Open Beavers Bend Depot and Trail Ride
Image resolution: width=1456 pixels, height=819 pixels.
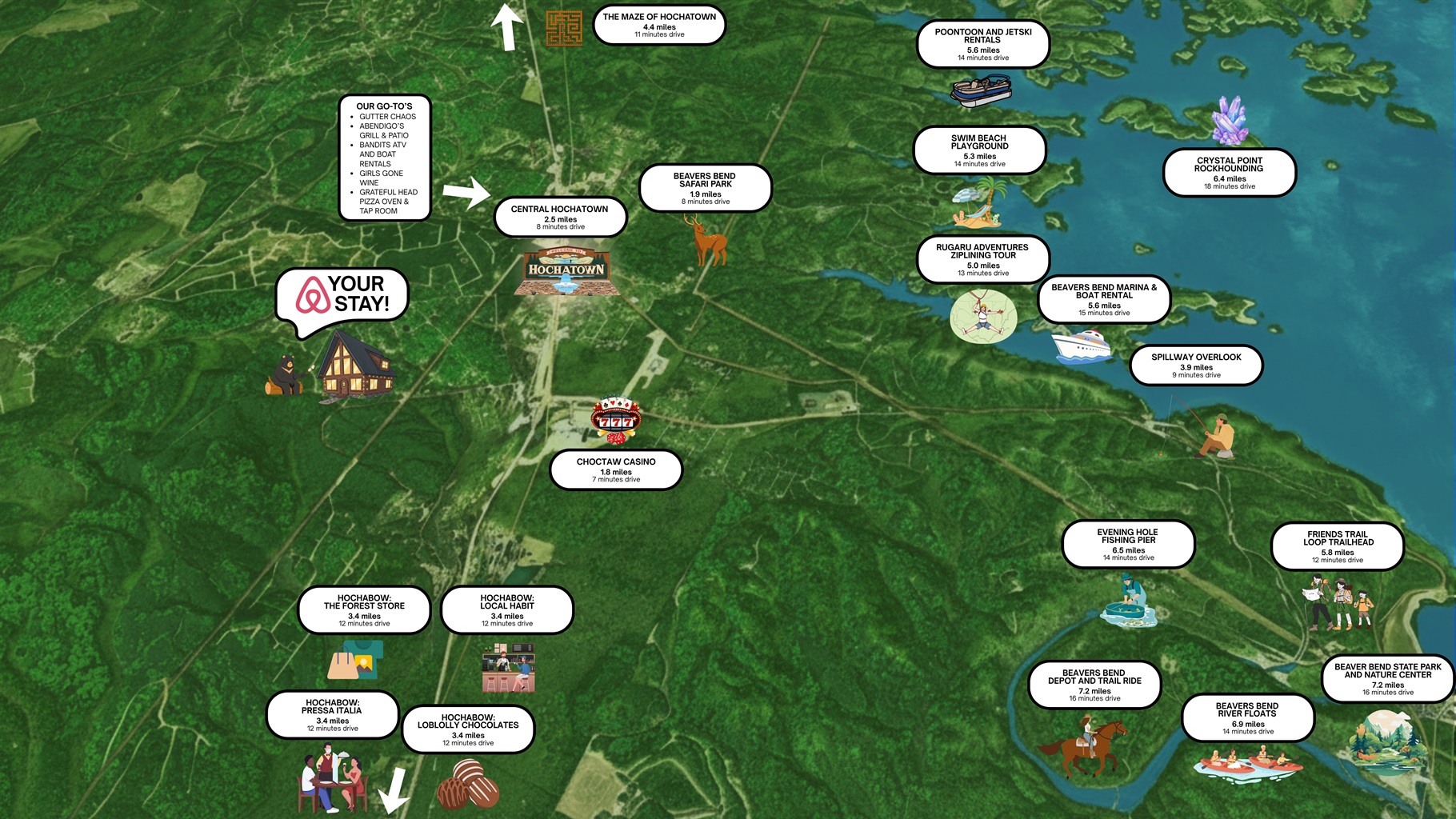pyautogui.click(x=1094, y=685)
